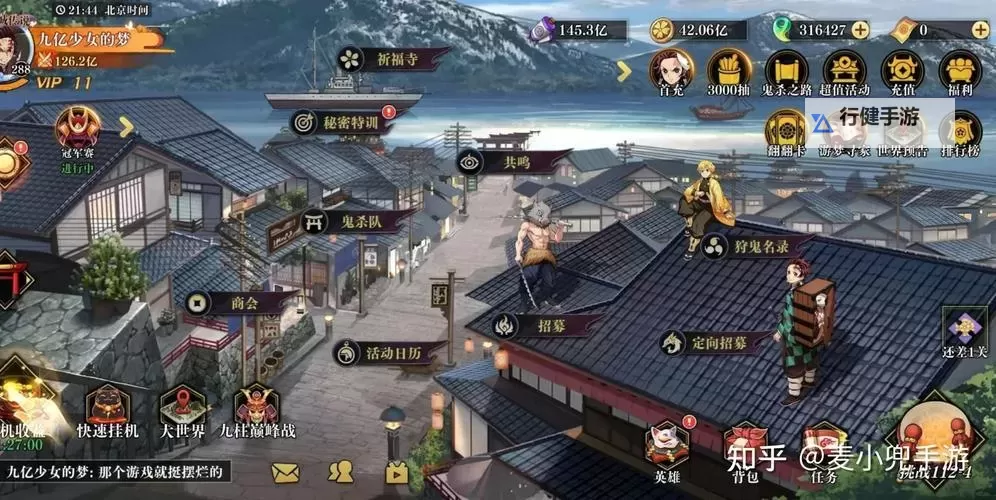Enter the 冠军赛 championship event
Image resolution: width=996 pixels, height=500 pixels.
click(x=77, y=135)
